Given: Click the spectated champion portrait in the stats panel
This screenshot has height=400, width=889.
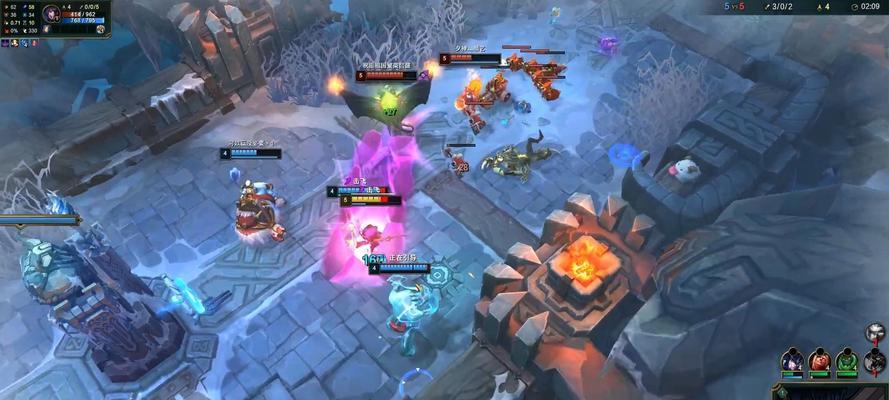Looking at the screenshot, I should point(53,15).
